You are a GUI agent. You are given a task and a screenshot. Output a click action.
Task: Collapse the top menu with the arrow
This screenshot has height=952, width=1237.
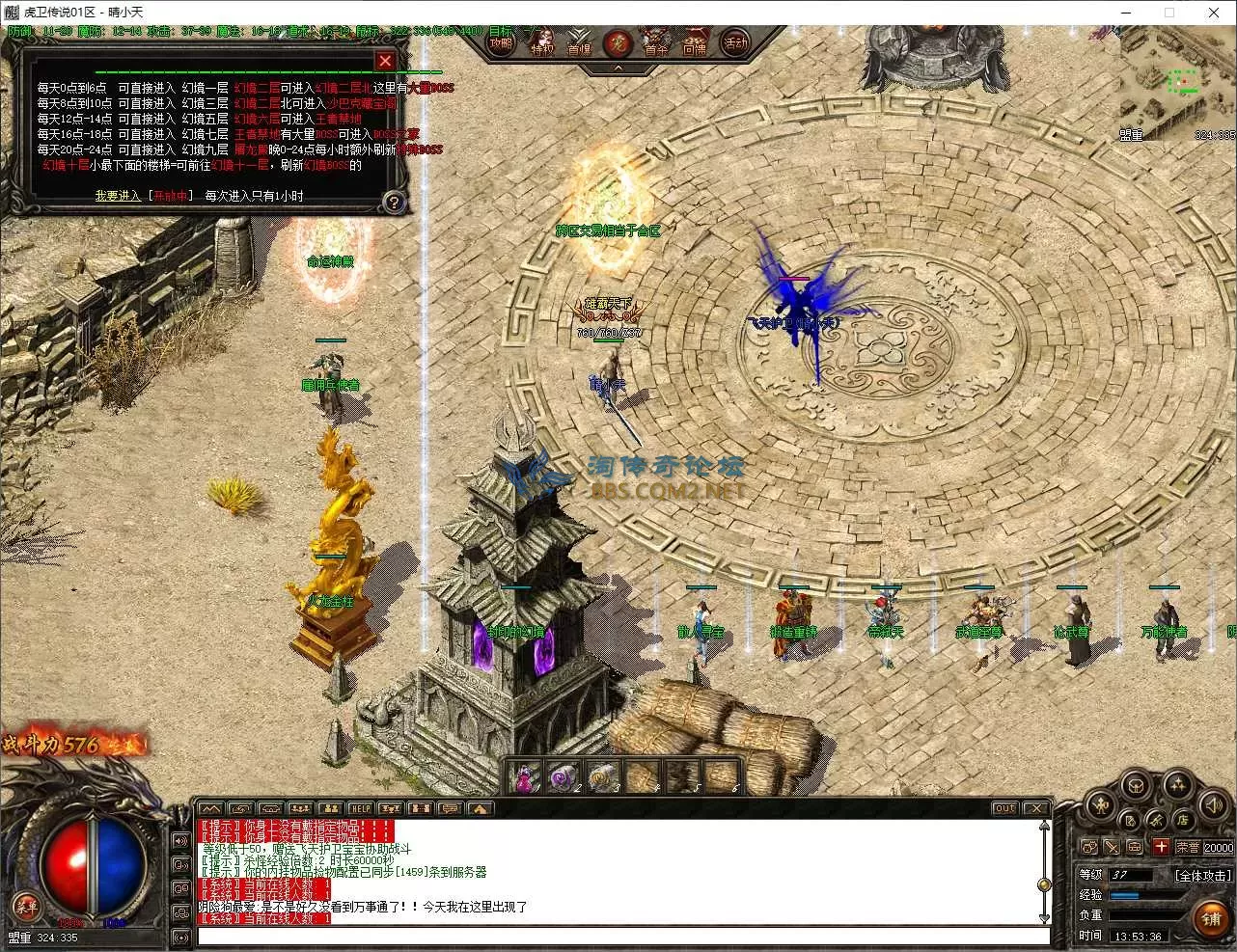tap(618, 68)
